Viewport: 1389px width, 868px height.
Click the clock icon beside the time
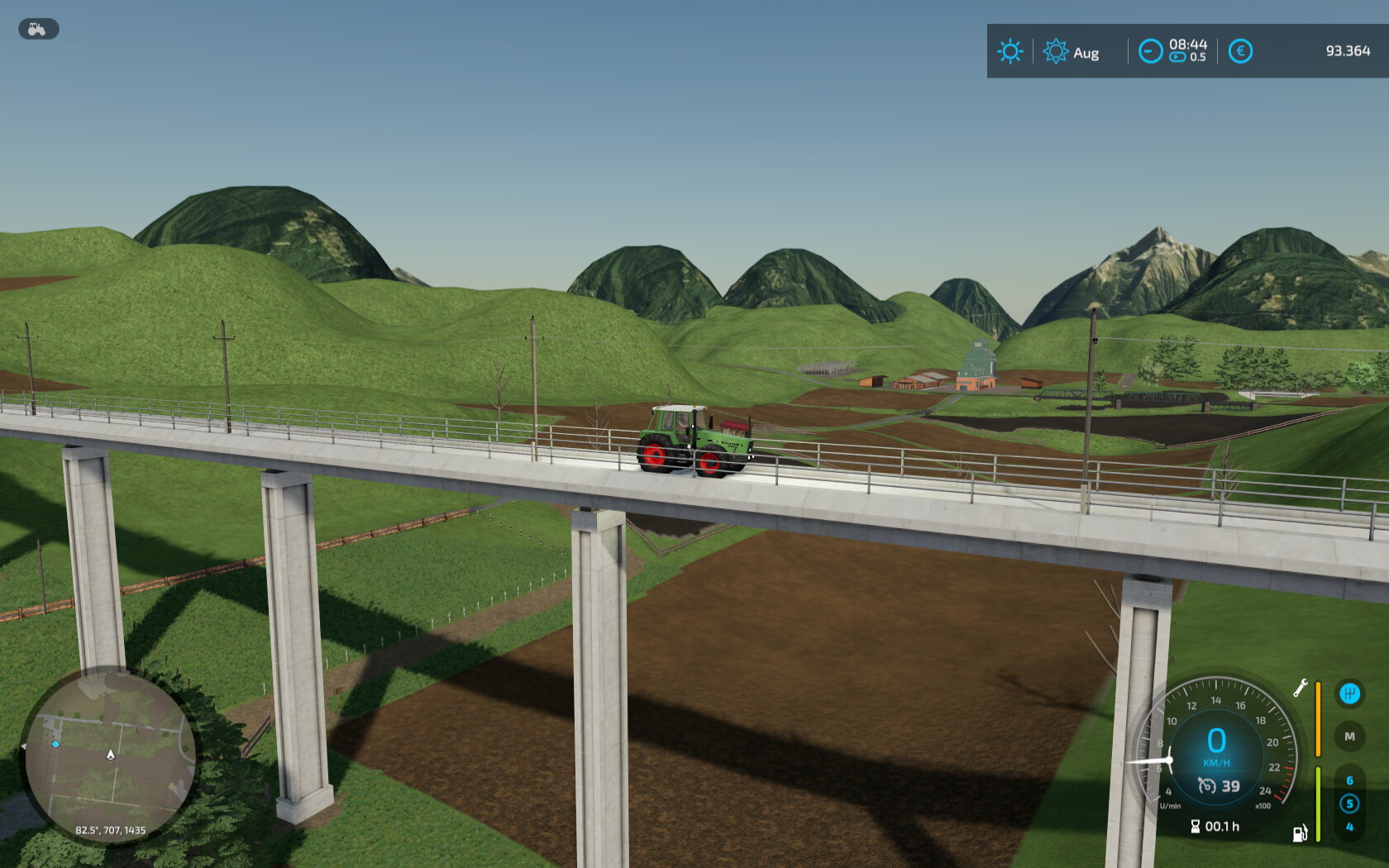(1150, 51)
